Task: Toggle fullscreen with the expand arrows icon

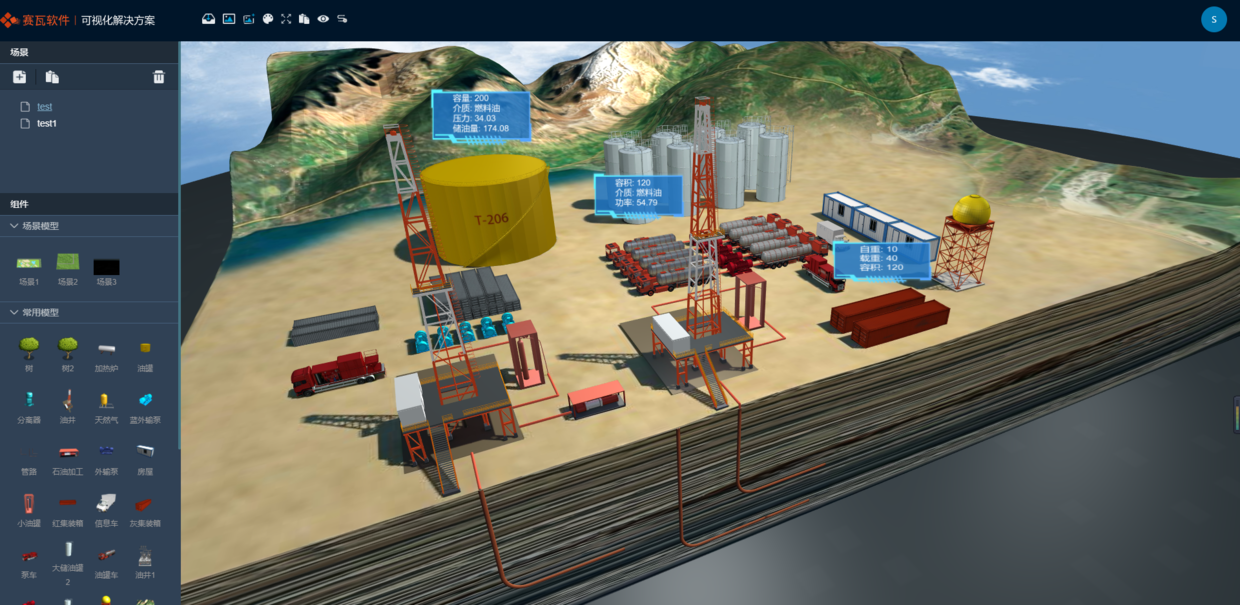Action: click(286, 19)
